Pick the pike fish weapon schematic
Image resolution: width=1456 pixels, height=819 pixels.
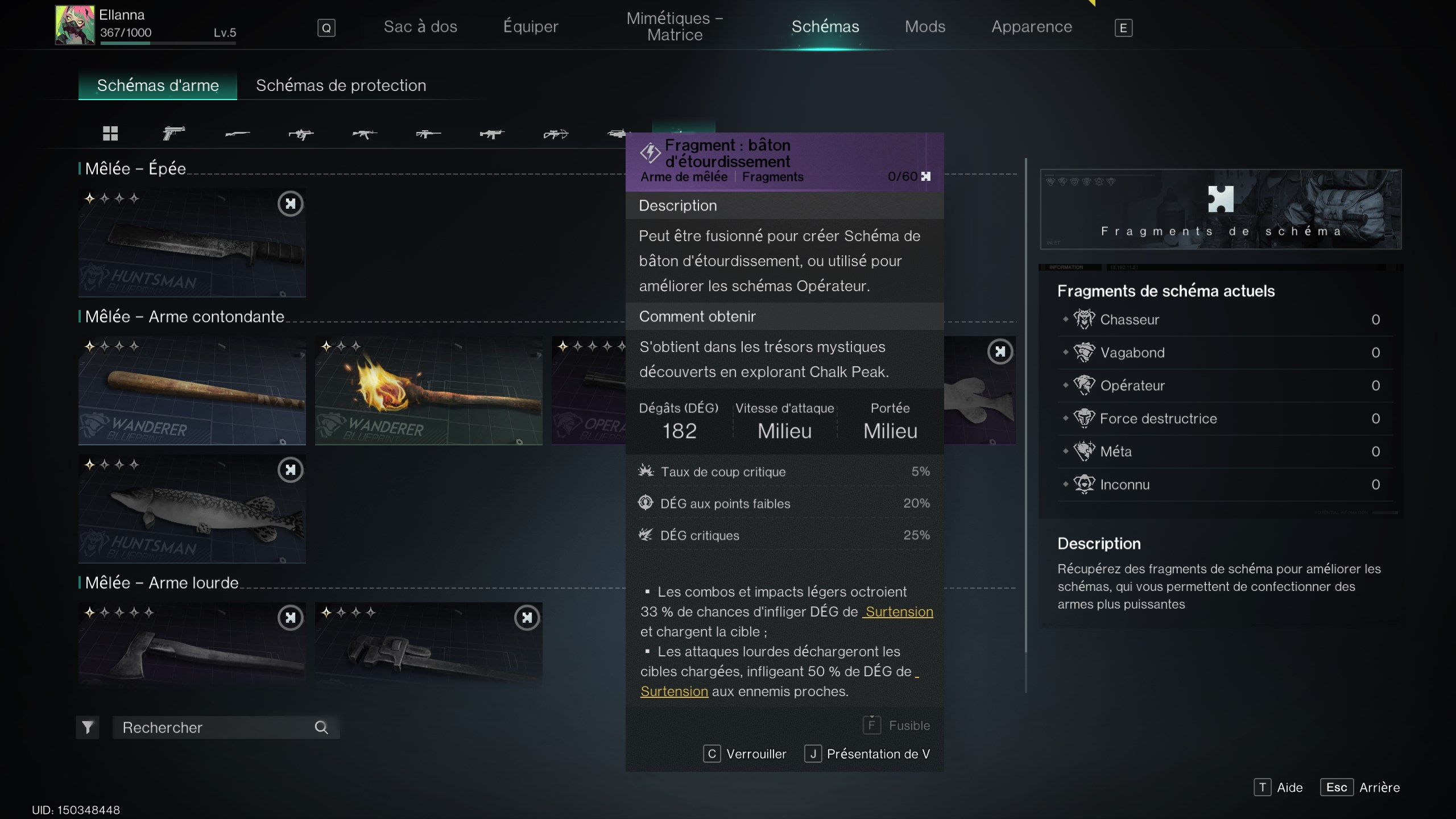pyautogui.click(x=192, y=509)
